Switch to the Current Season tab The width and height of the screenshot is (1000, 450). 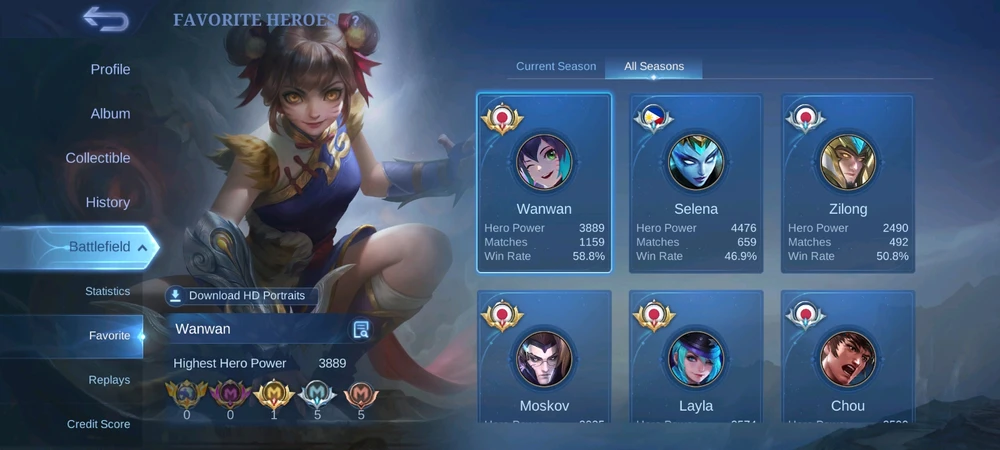(556, 66)
